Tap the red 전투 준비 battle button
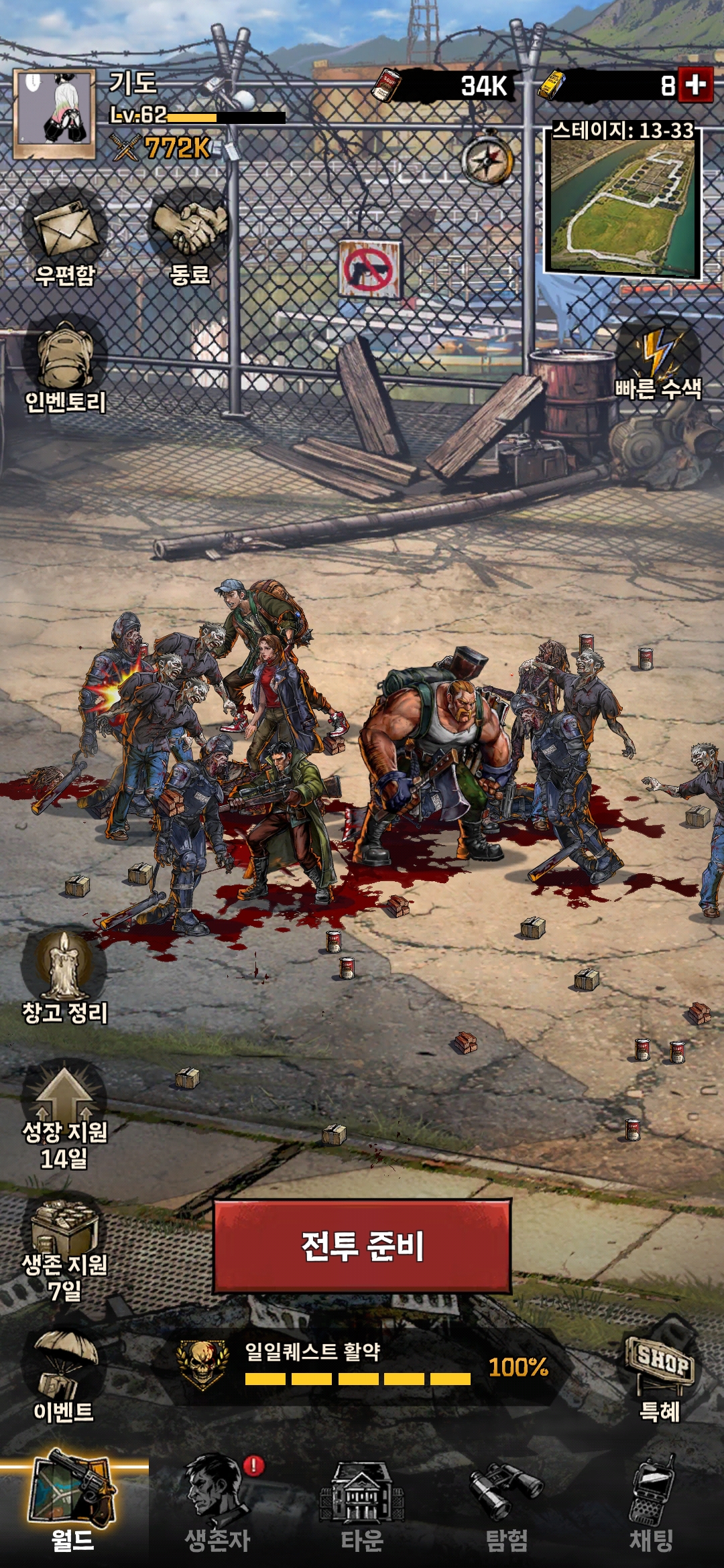724x1568 pixels. pos(362,1246)
